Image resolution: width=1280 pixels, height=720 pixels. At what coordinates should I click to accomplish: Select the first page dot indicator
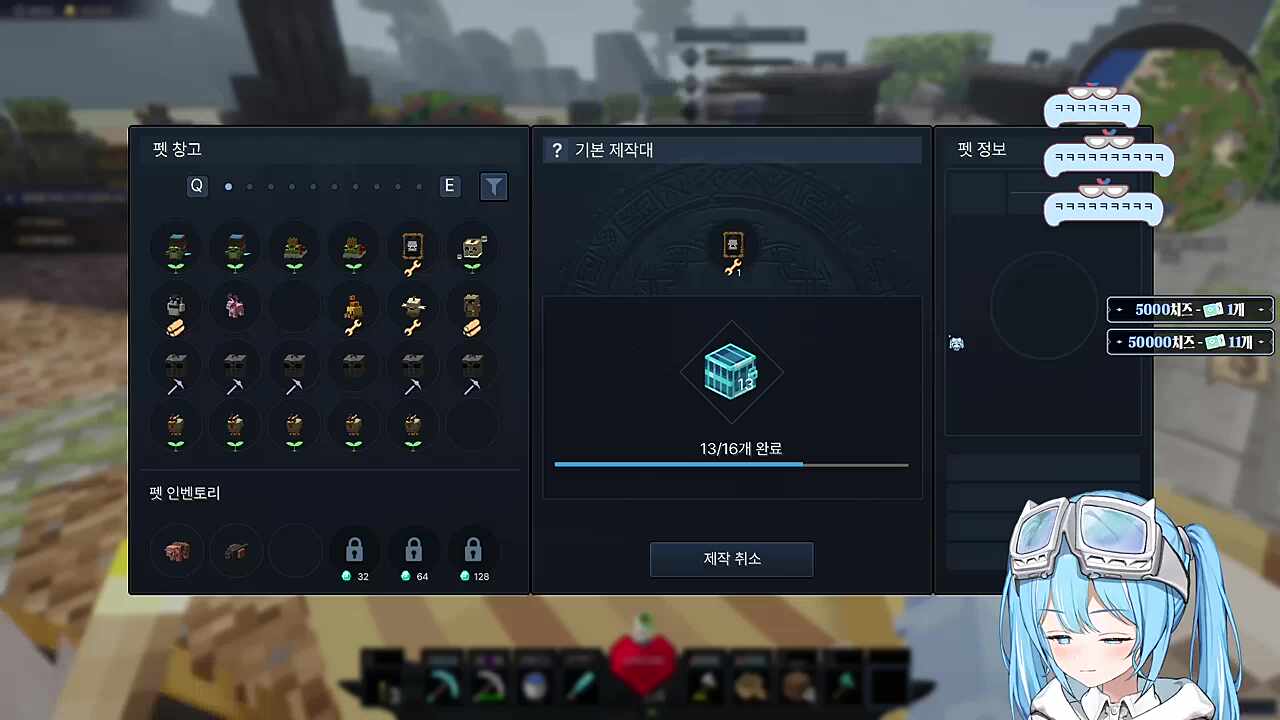click(x=228, y=186)
